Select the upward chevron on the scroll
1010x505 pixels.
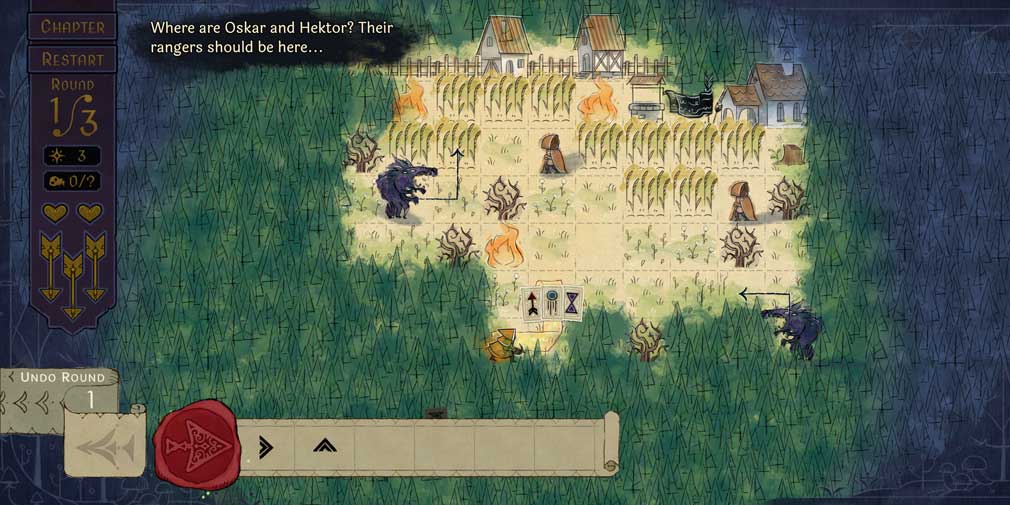coord(324,446)
